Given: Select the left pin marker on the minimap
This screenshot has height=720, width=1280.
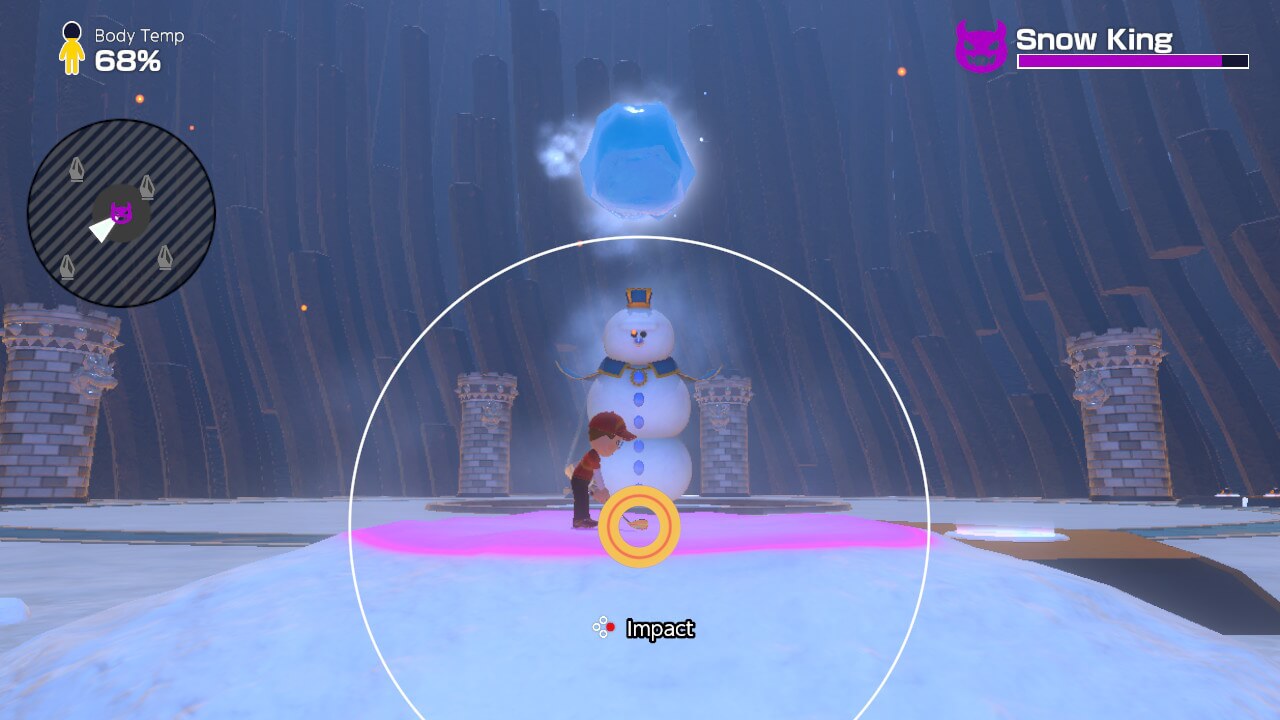Looking at the screenshot, I should (x=76, y=168).
